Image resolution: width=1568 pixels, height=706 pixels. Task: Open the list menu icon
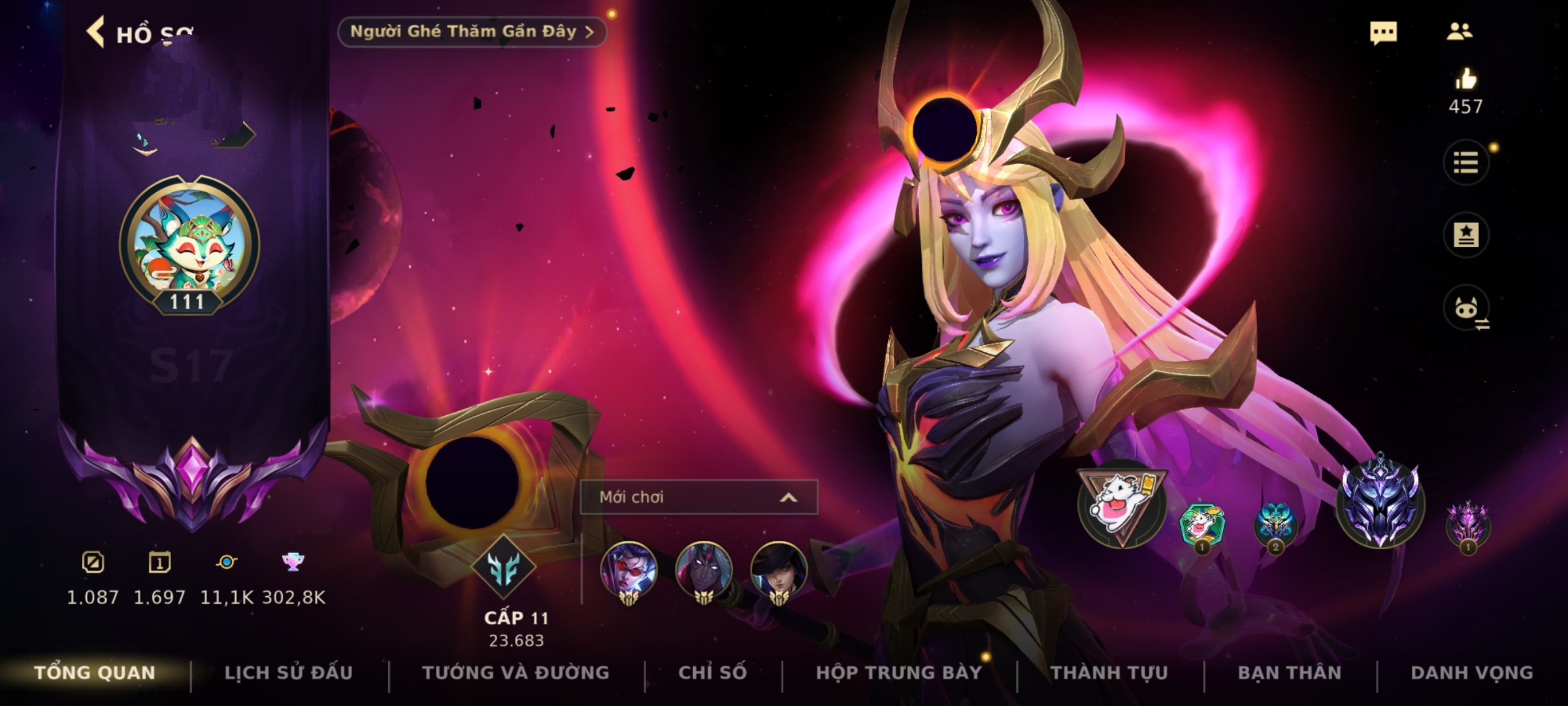pyautogui.click(x=1465, y=163)
